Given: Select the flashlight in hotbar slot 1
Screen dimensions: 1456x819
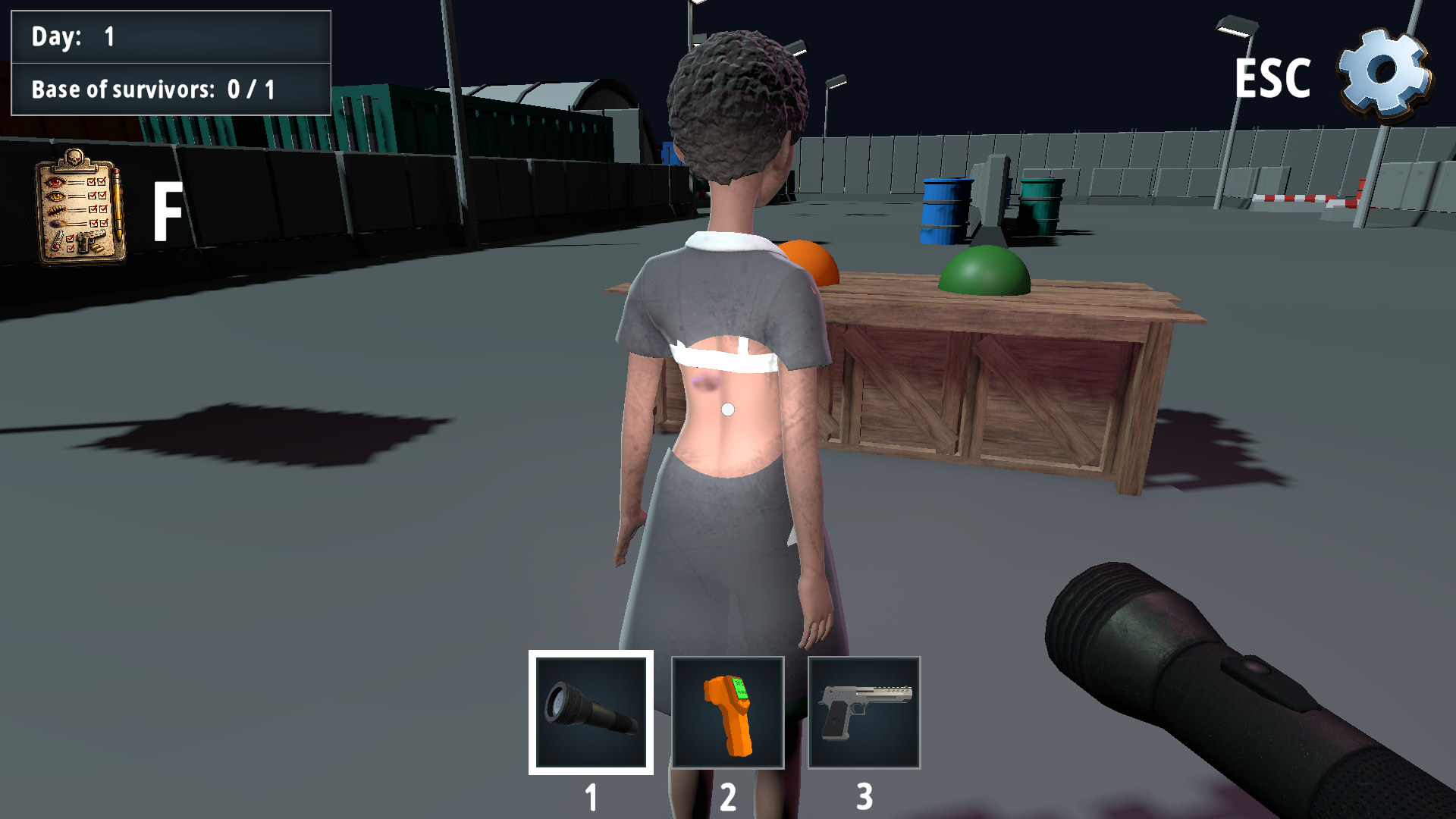Looking at the screenshot, I should 591,710.
